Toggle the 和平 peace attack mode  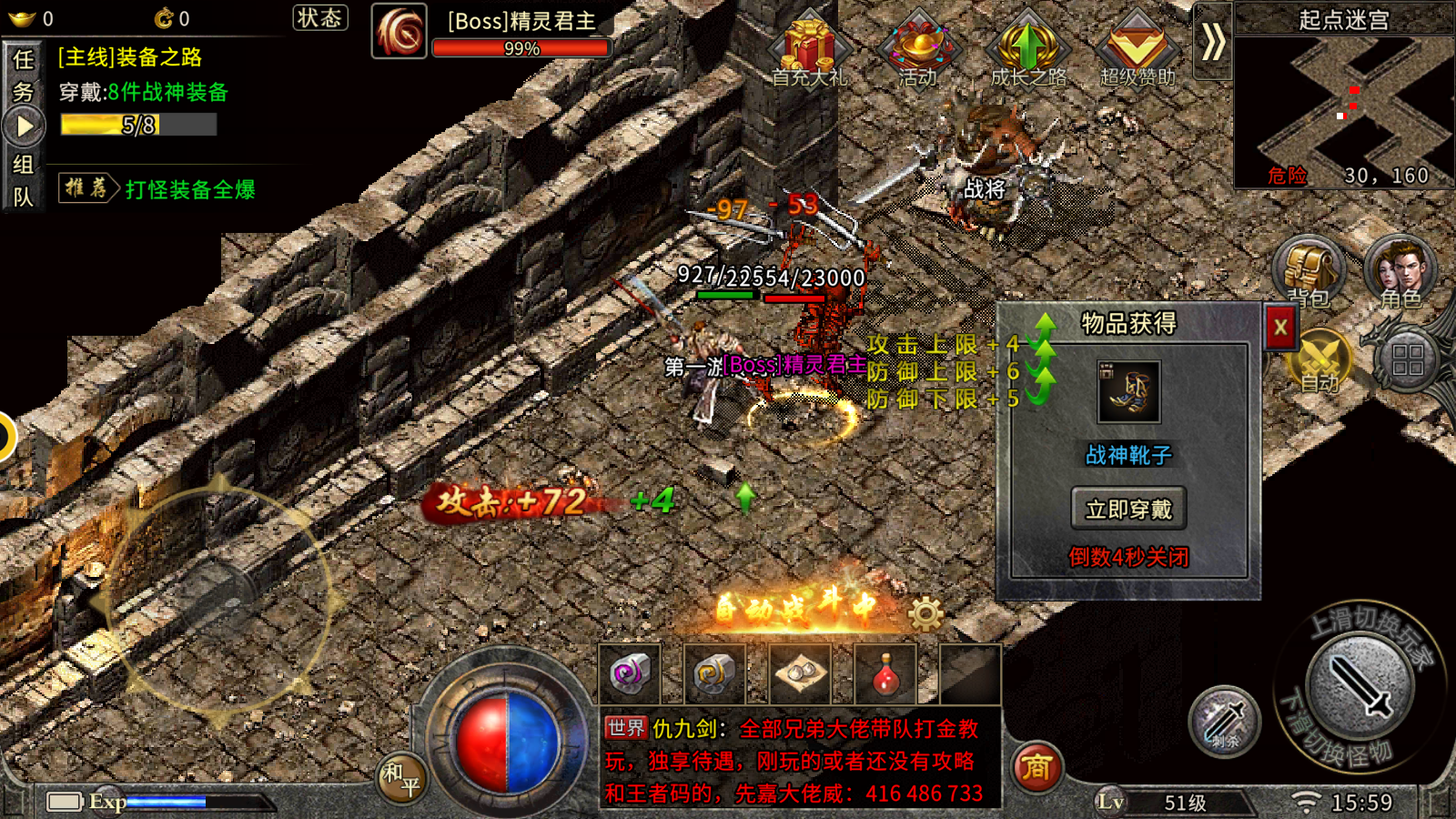tap(400, 778)
